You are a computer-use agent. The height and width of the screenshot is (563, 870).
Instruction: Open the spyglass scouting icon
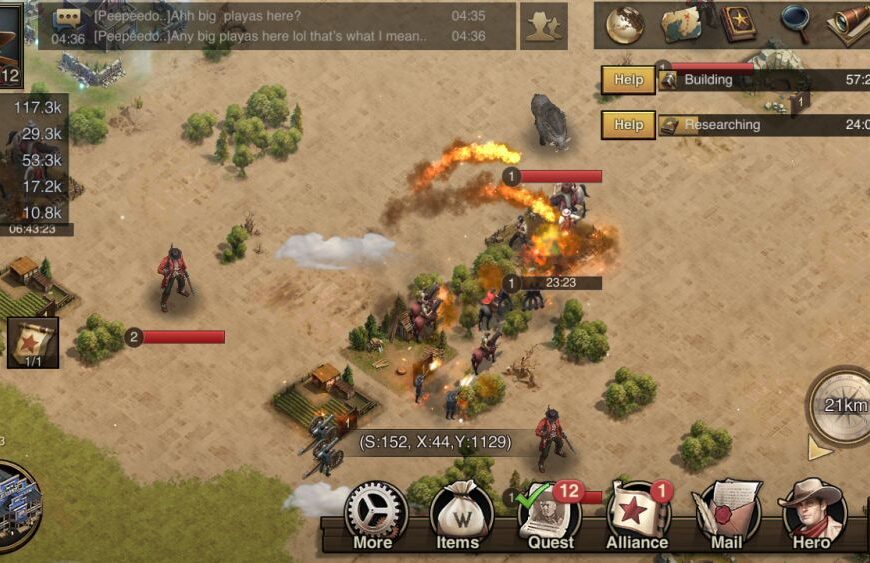click(x=848, y=24)
